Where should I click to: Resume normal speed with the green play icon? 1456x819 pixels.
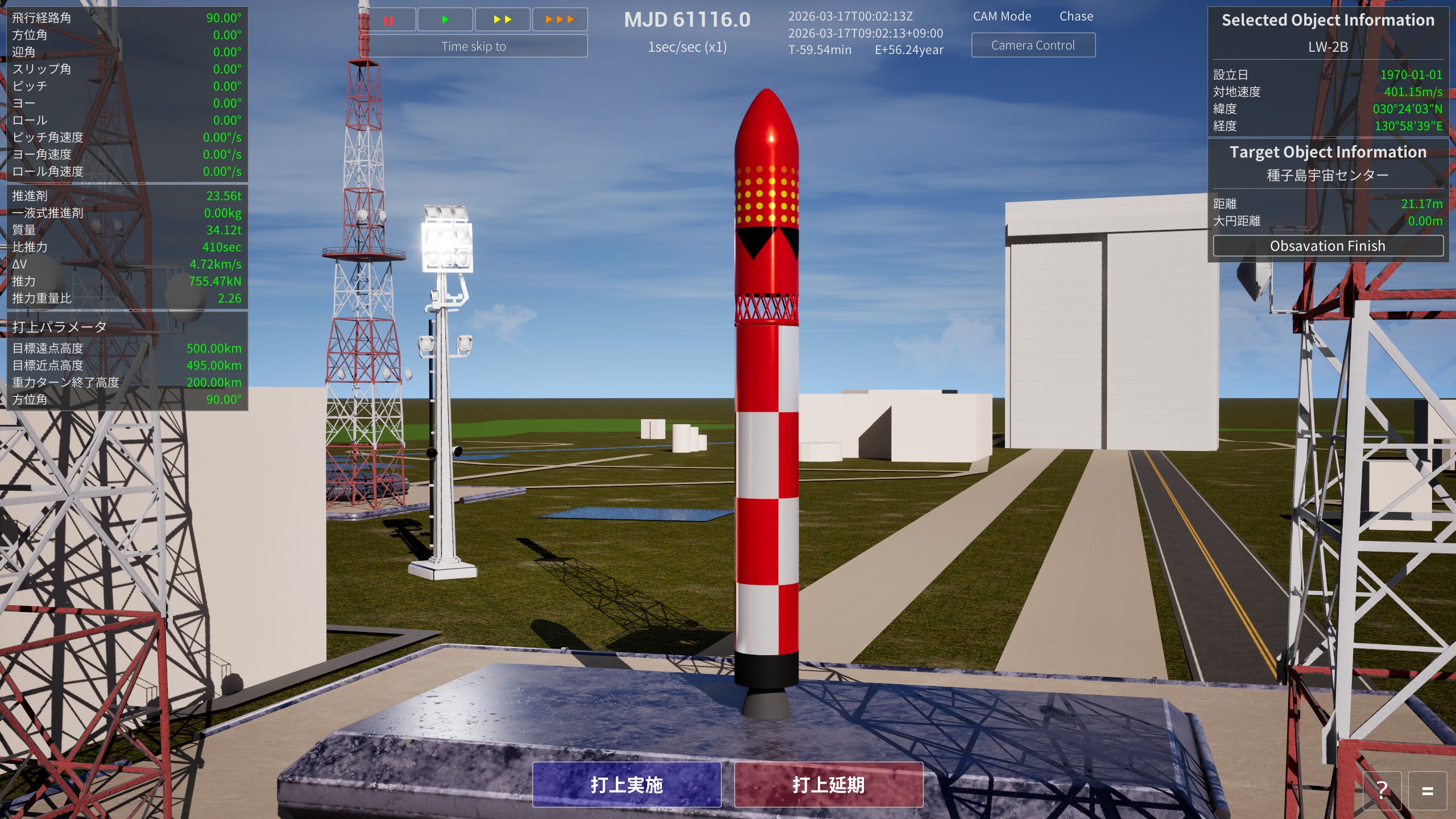point(445,20)
